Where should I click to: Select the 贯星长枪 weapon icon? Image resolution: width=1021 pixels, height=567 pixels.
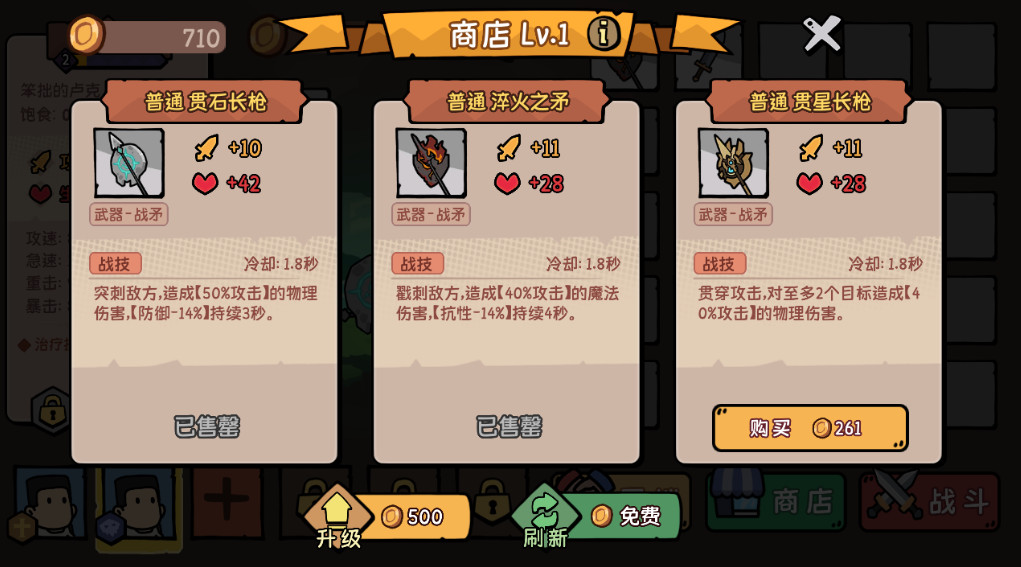(x=733, y=163)
